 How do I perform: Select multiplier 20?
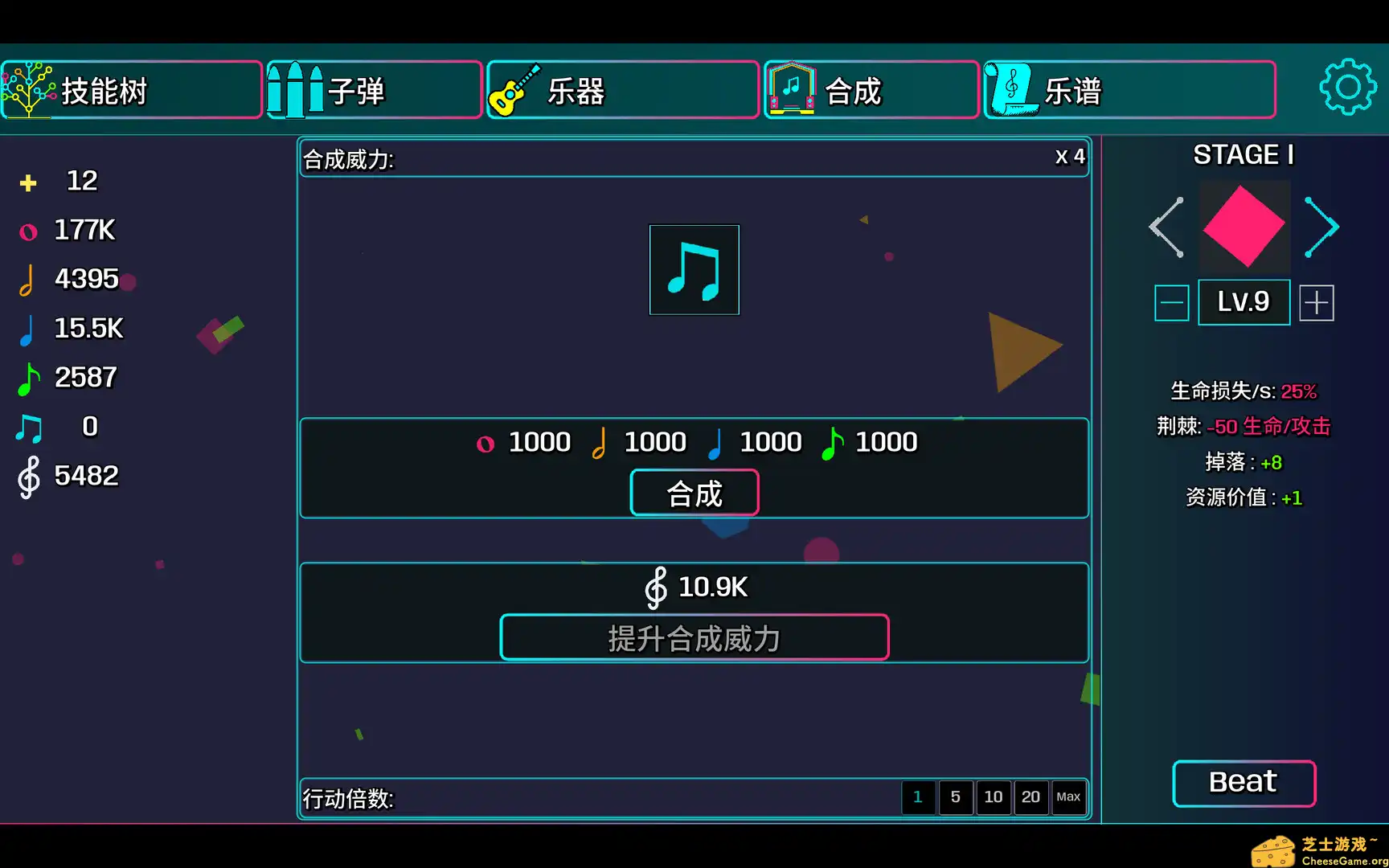point(1031,796)
